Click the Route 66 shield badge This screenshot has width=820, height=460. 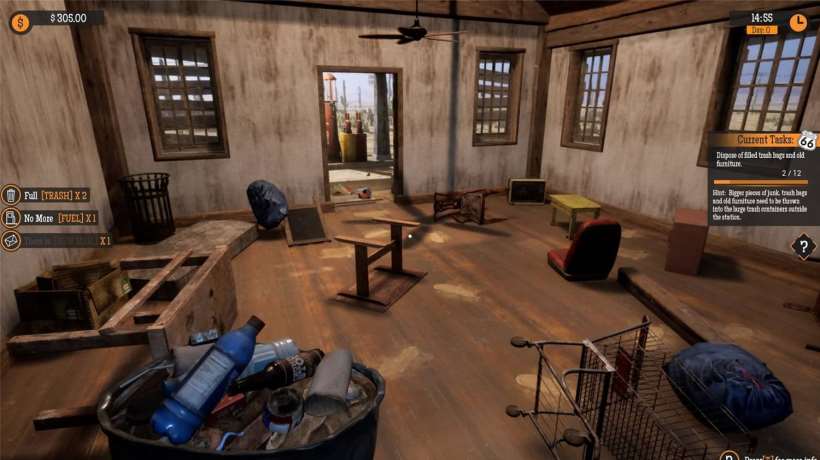coord(807,141)
